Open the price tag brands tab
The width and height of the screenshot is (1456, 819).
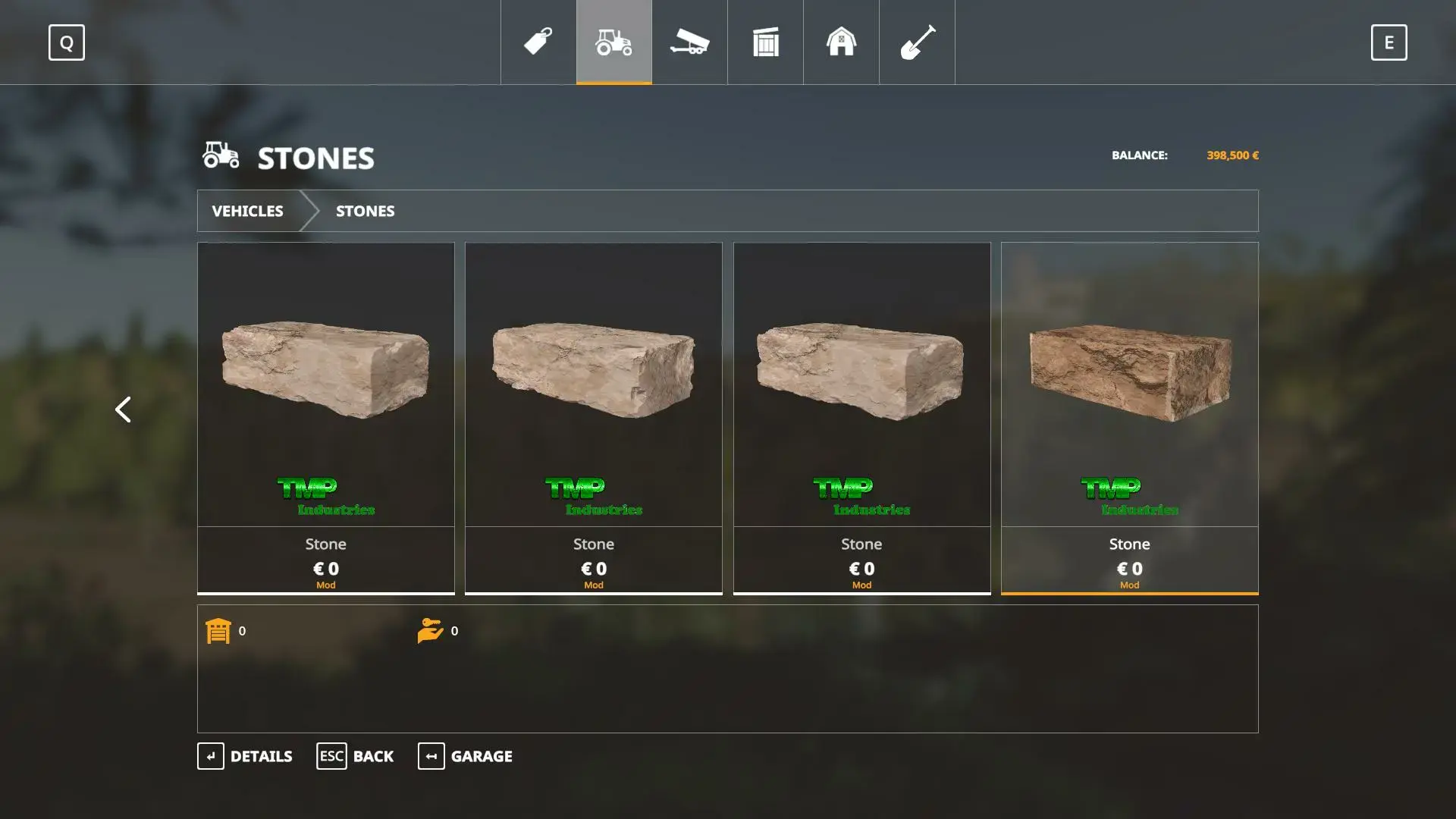538,42
